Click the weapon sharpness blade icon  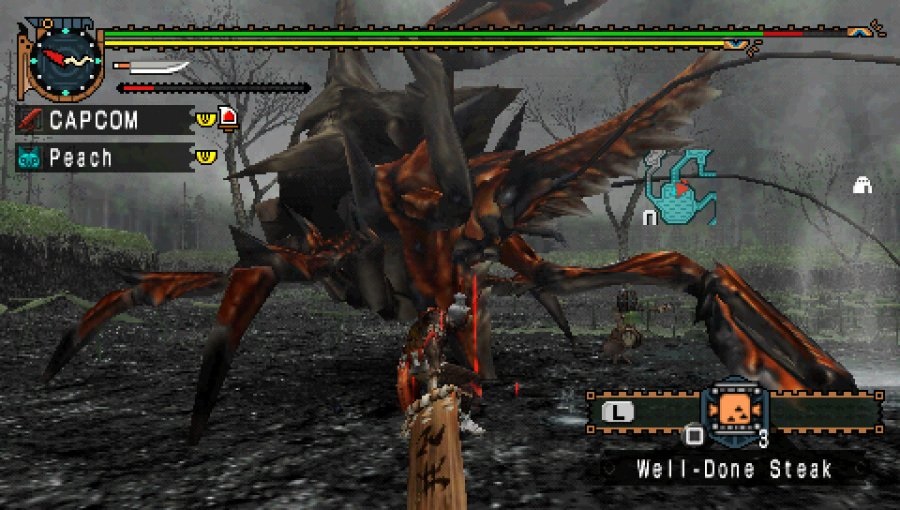pos(153,68)
